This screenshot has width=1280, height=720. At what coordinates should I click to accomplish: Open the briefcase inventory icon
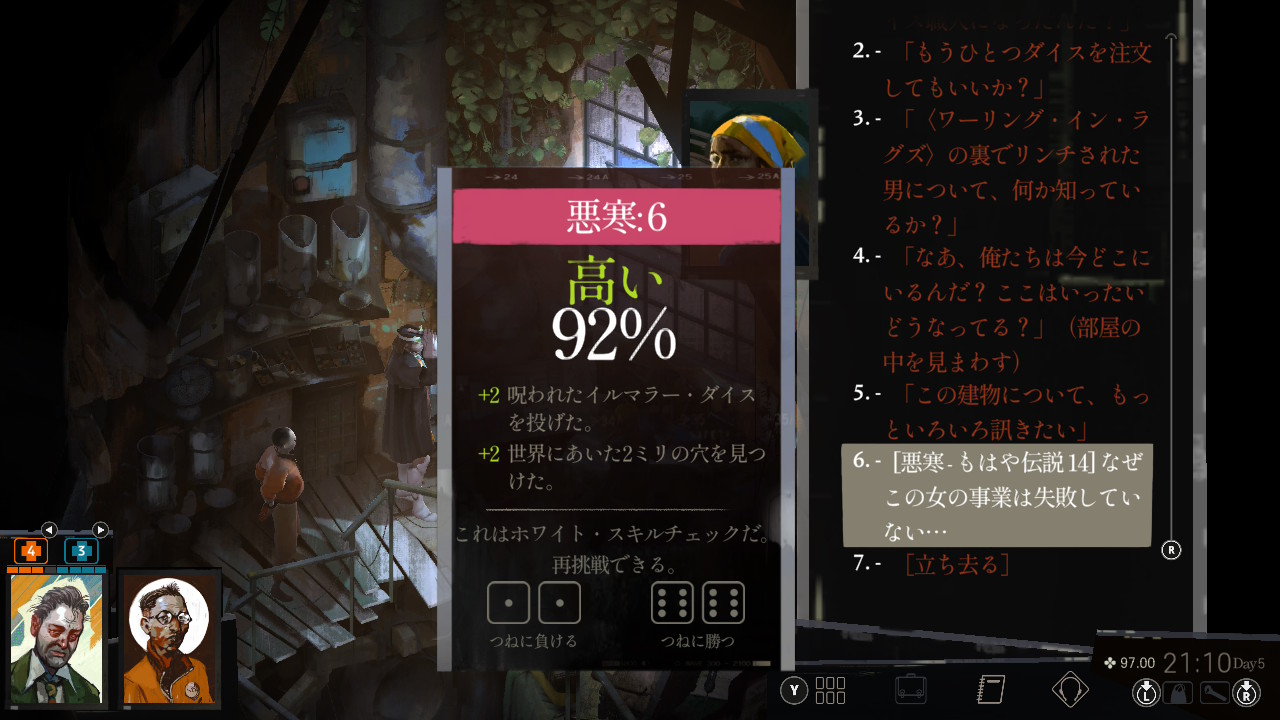tap(909, 689)
